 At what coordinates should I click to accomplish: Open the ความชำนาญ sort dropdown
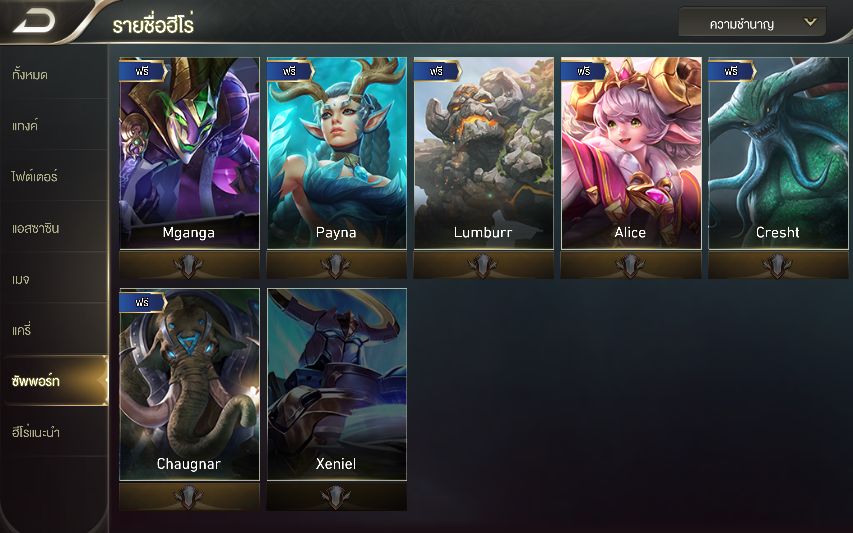point(752,22)
